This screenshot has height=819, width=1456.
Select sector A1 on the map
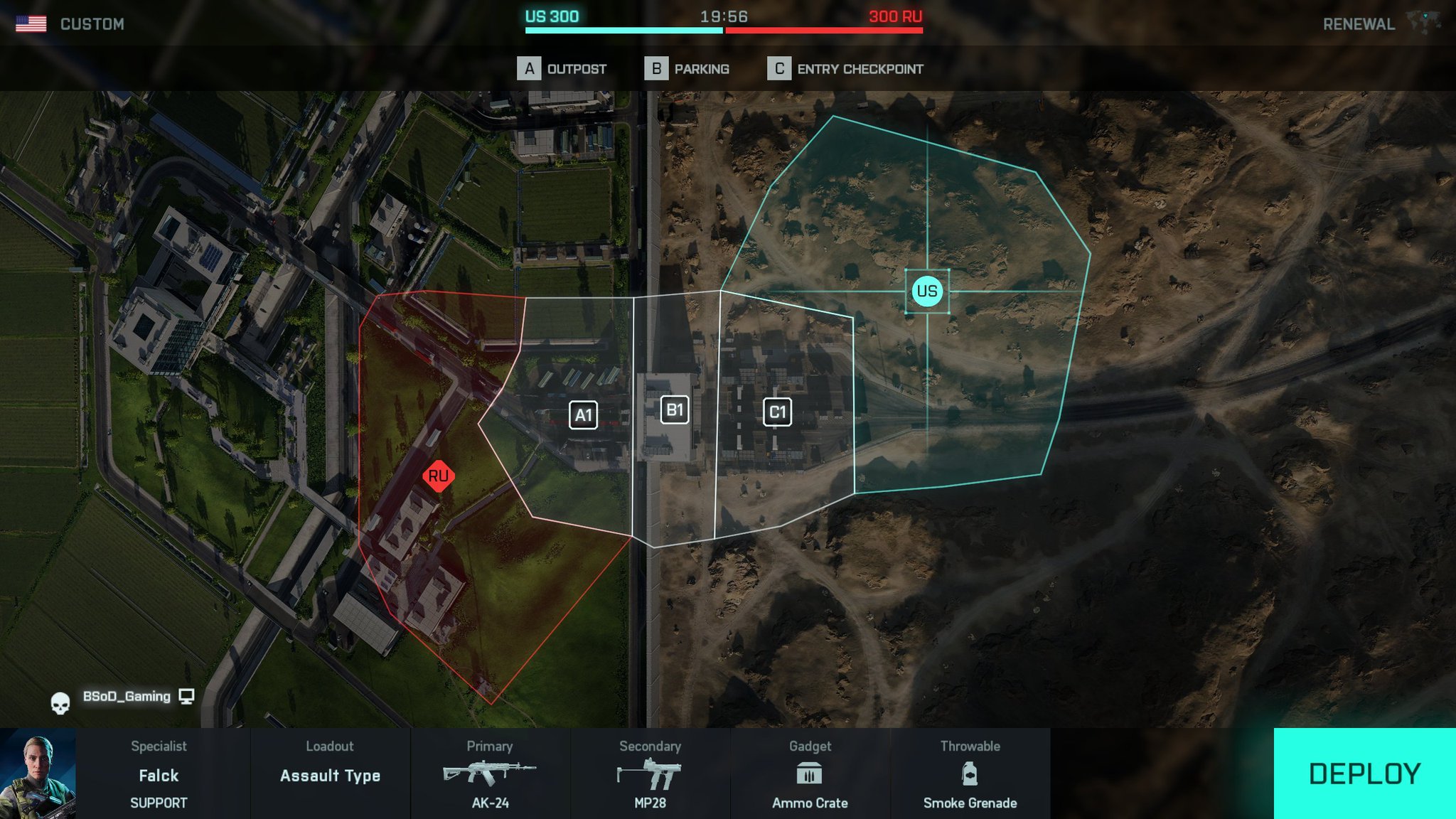(x=583, y=415)
